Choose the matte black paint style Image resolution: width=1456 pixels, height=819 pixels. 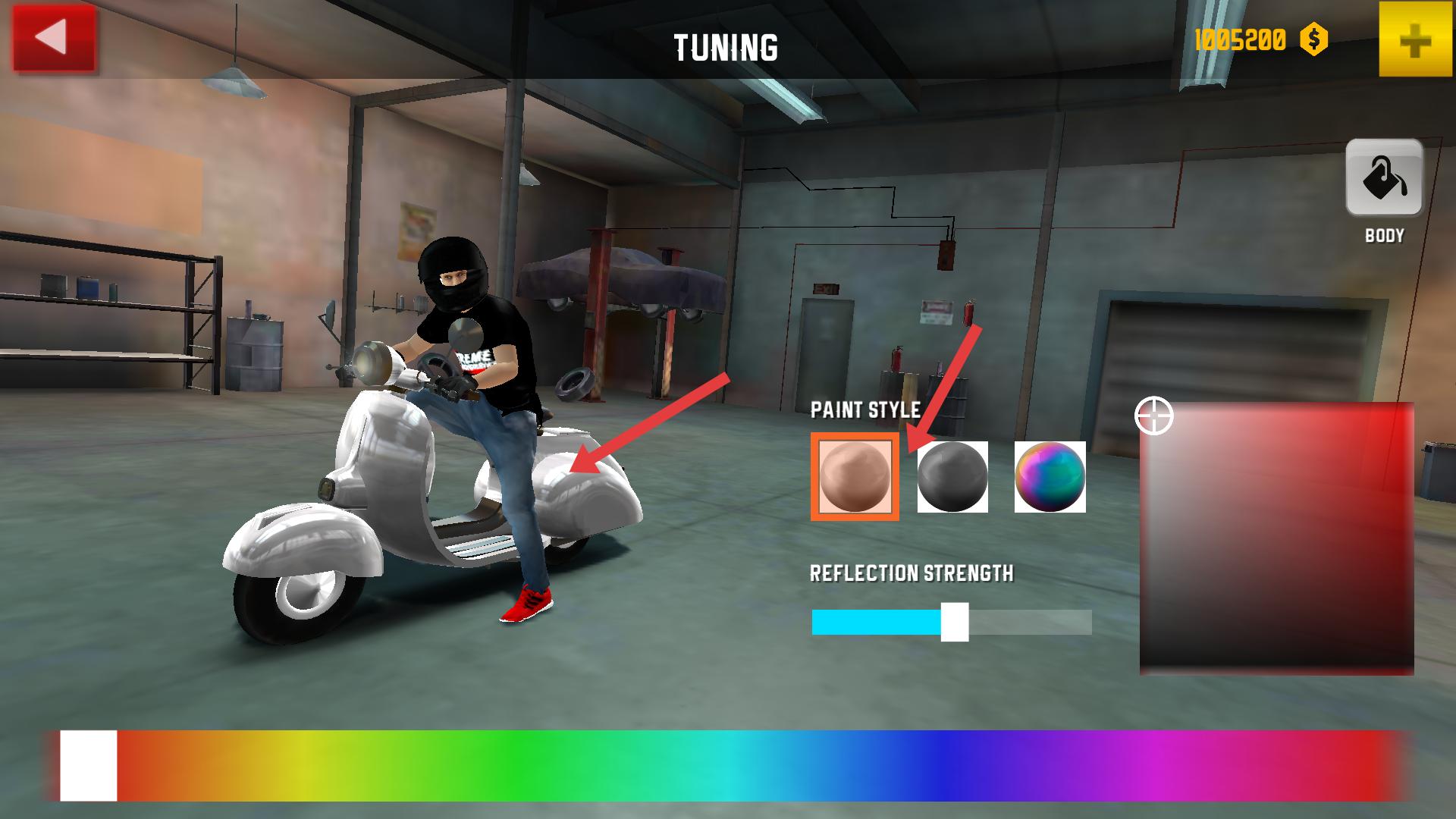coord(952,477)
